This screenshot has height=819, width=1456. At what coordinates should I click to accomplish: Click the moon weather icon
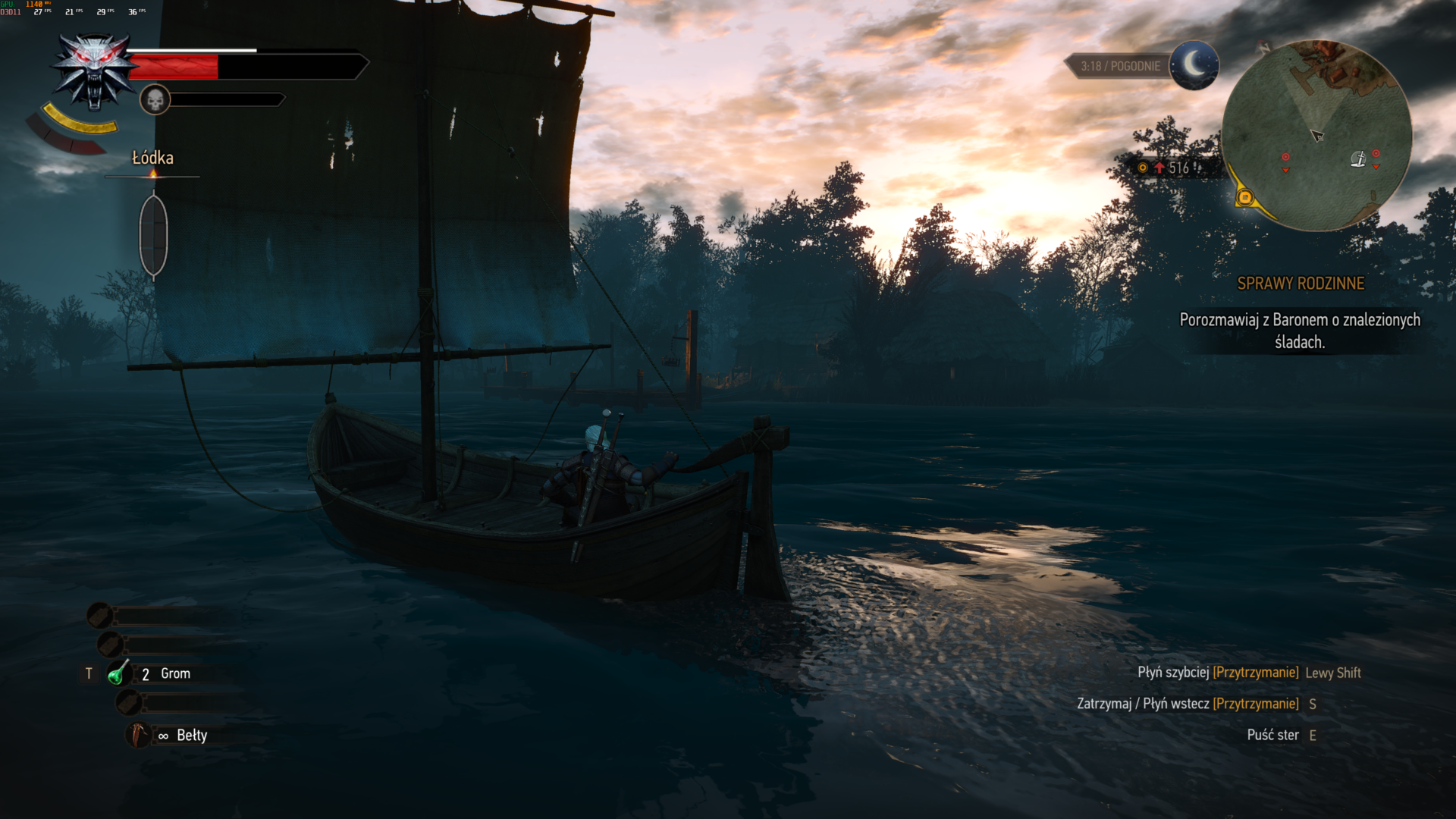pyautogui.click(x=1194, y=65)
